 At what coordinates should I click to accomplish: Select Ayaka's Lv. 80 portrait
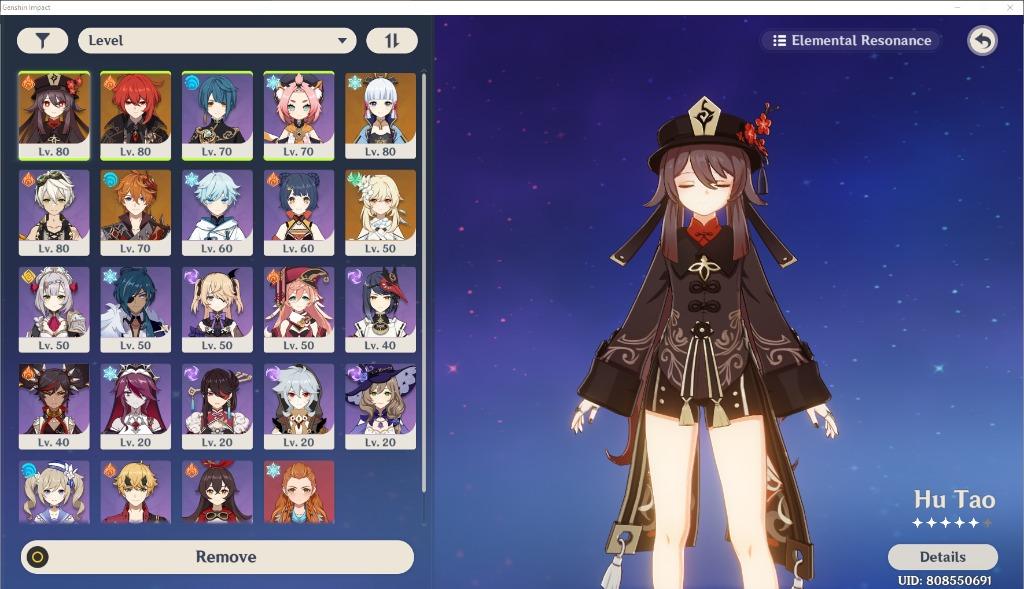[380, 115]
